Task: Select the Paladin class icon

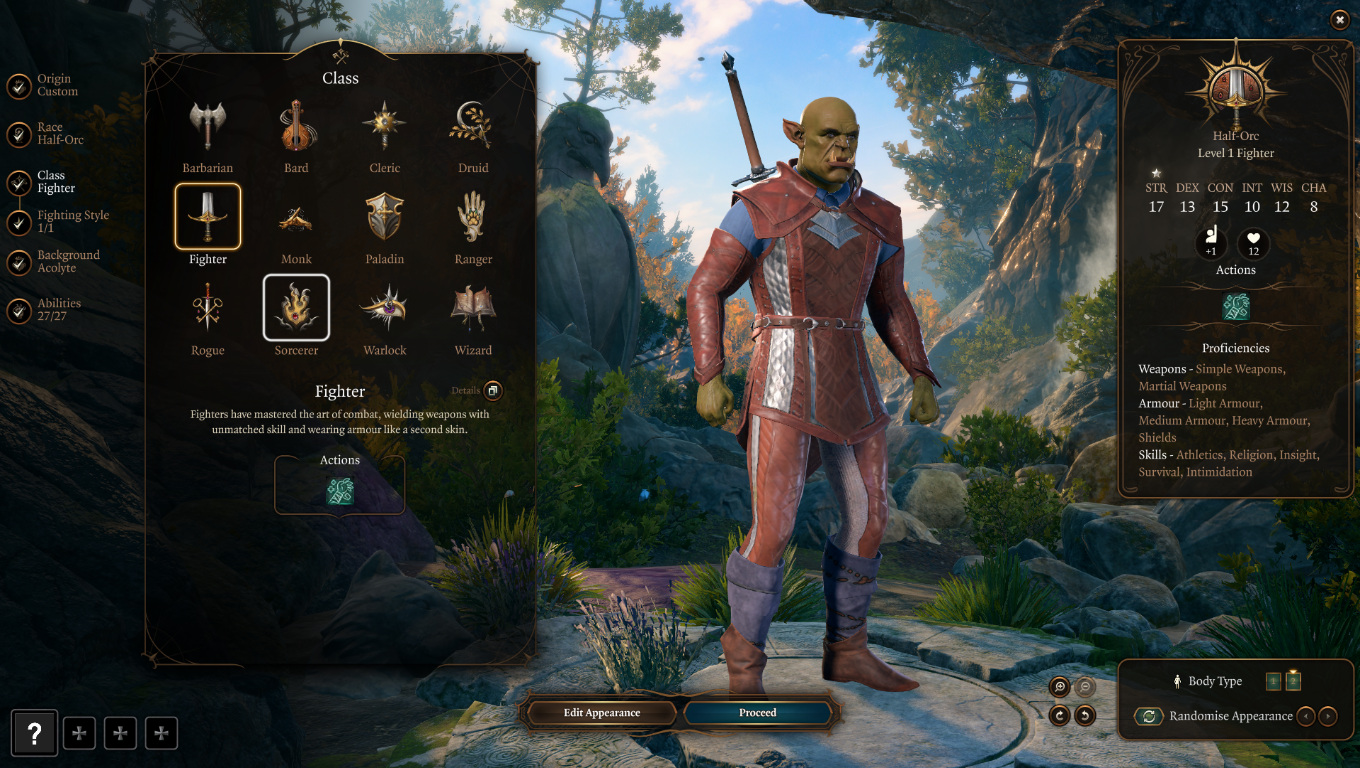Action: click(384, 216)
